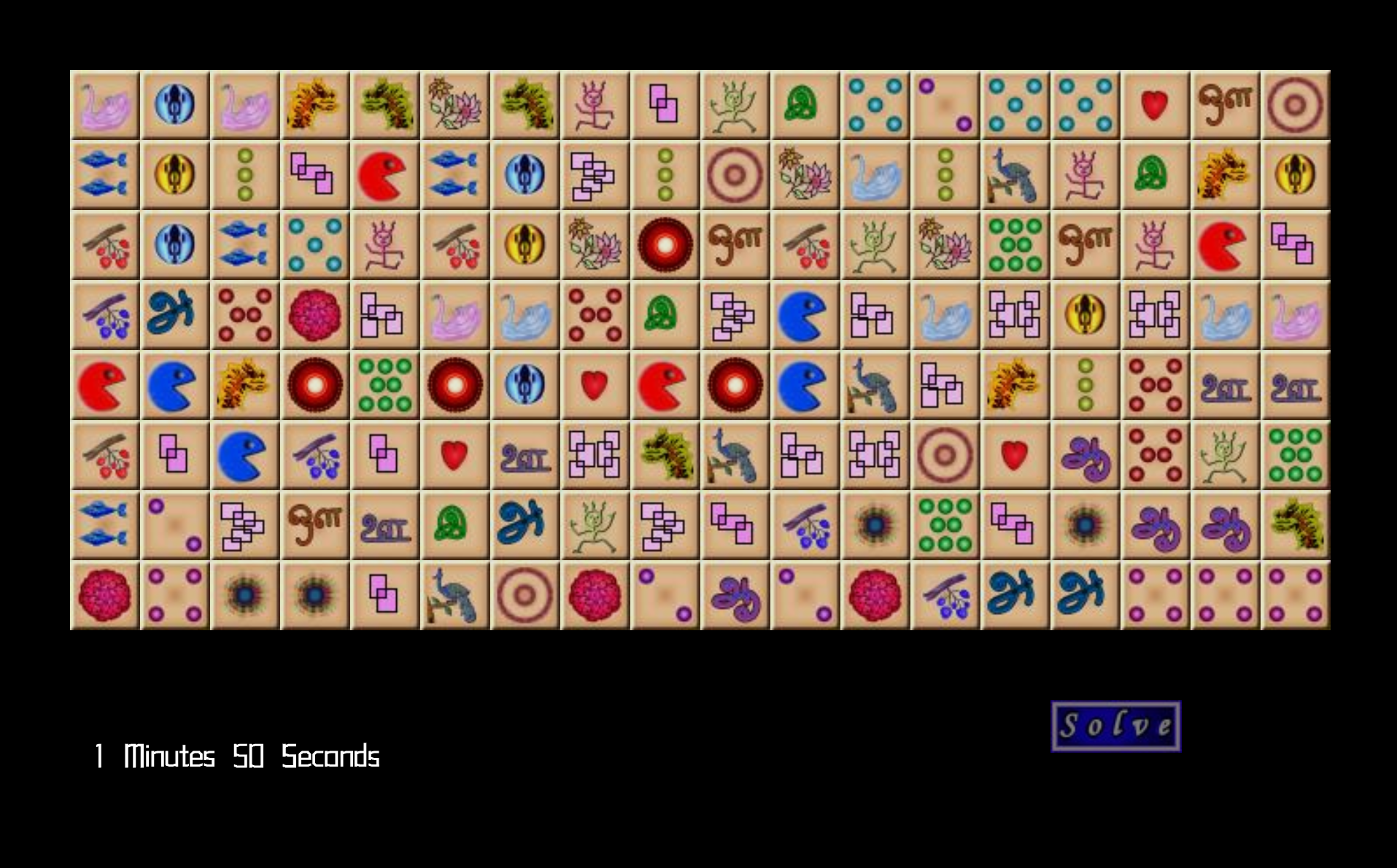Click the Solve button
Image resolution: width=1397 pixels, height=868 pixels.
click(1115, 726)
